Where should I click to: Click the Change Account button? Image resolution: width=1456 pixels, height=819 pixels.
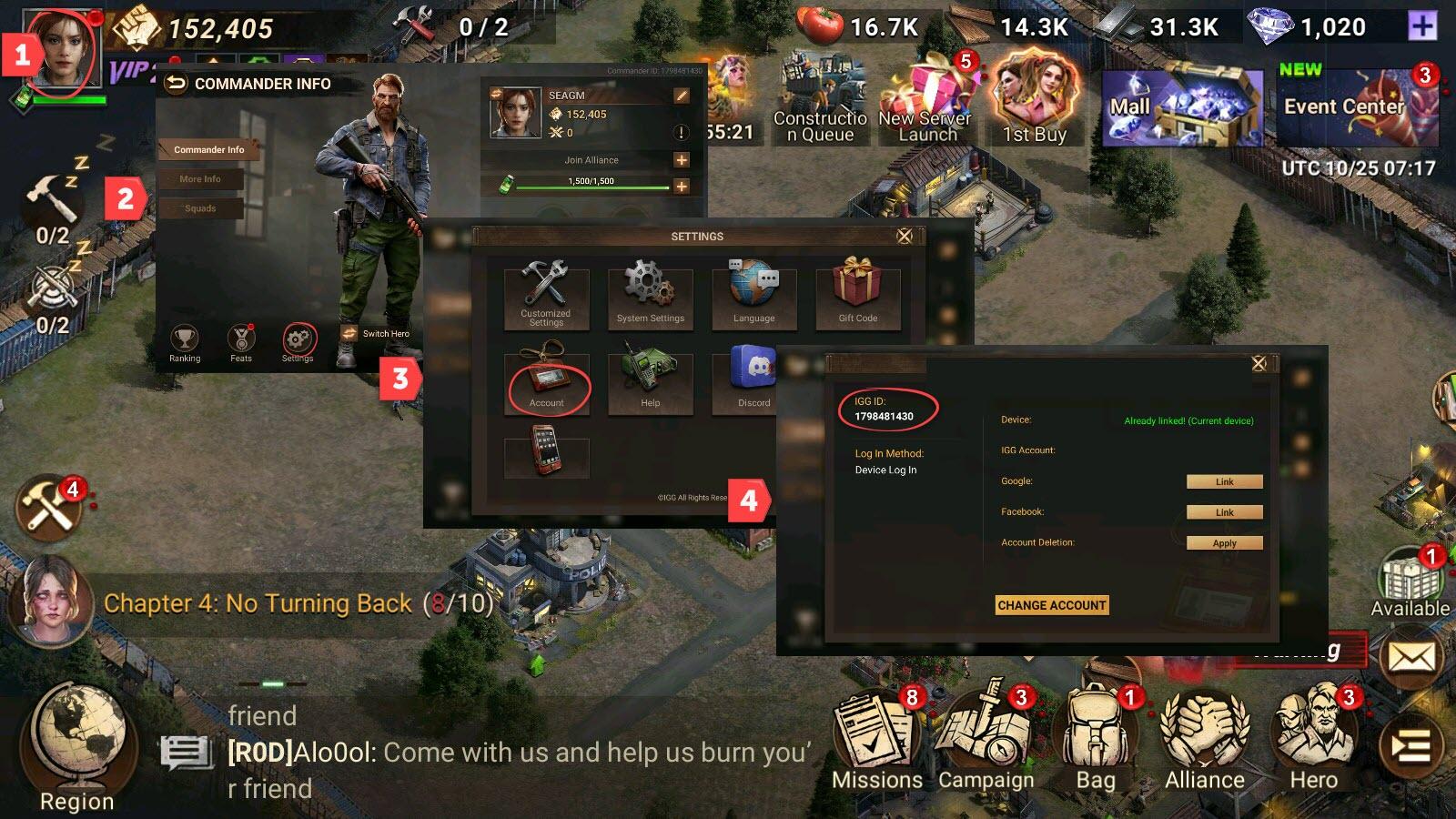1052,605
